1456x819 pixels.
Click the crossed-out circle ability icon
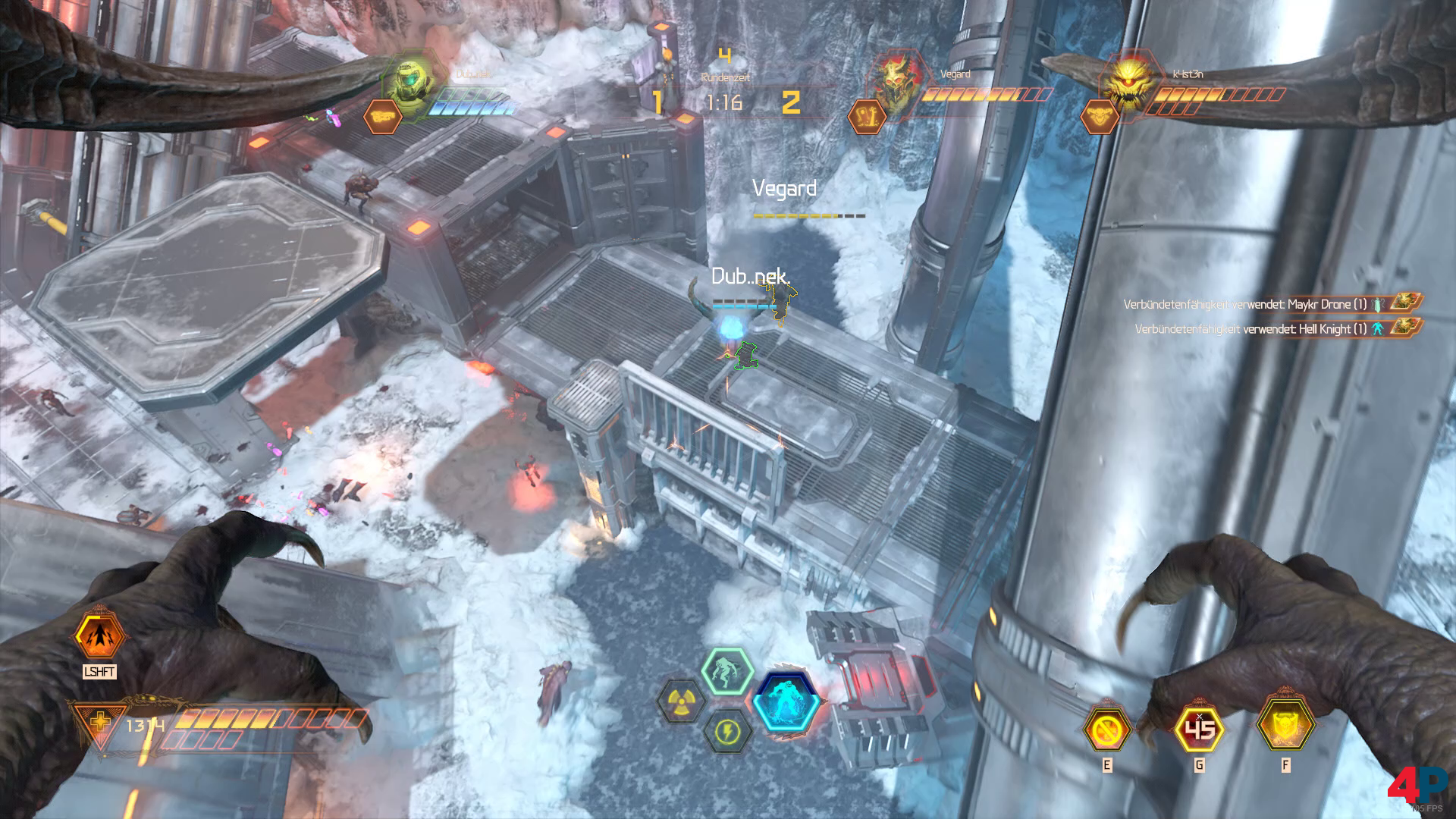coord(1106,730)
